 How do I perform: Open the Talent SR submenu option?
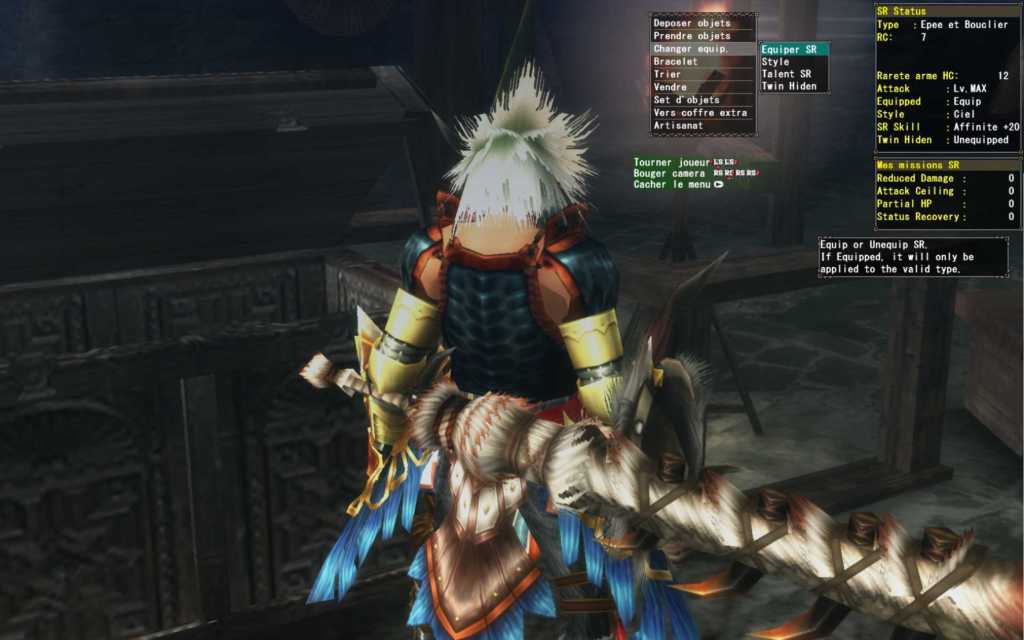tap(786, 74)
